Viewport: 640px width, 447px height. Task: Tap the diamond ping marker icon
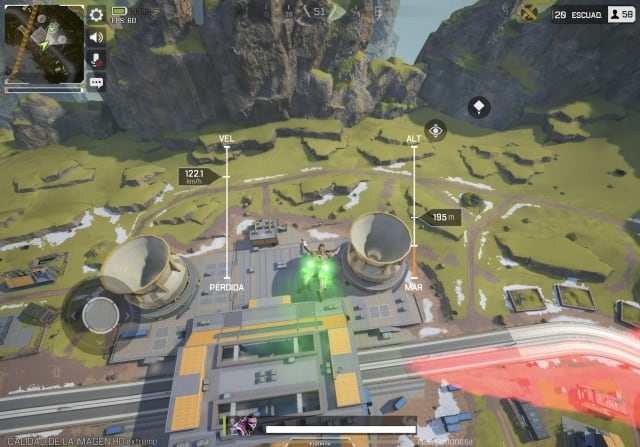[x=479, y=105]
